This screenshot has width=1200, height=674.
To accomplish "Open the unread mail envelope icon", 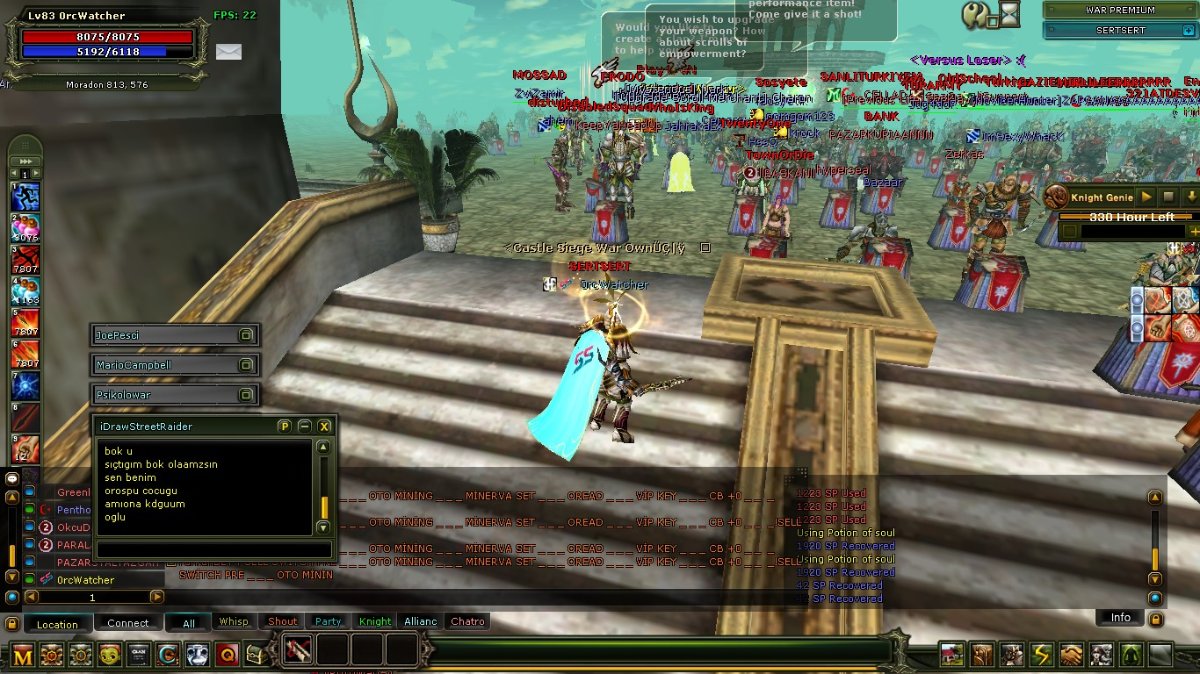I will (229, 52).
